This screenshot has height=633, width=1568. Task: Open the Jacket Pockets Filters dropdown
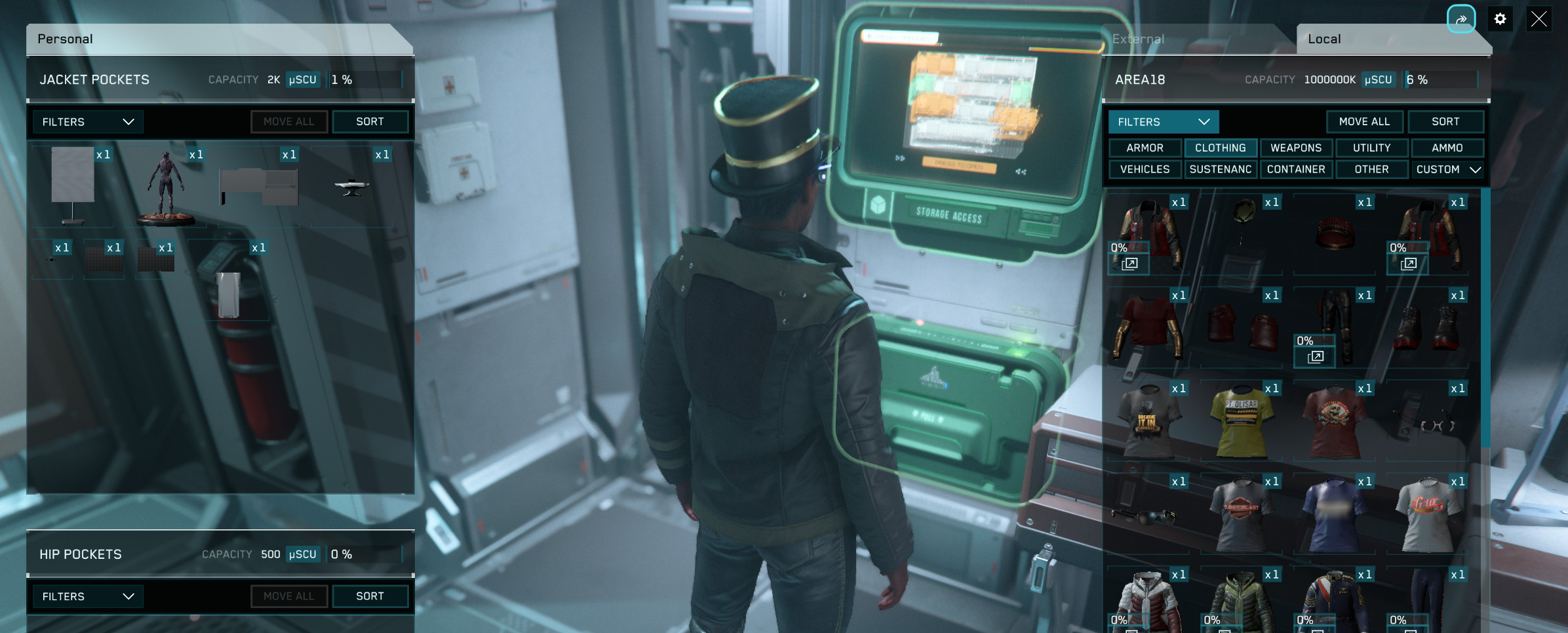tap(87, 122)
